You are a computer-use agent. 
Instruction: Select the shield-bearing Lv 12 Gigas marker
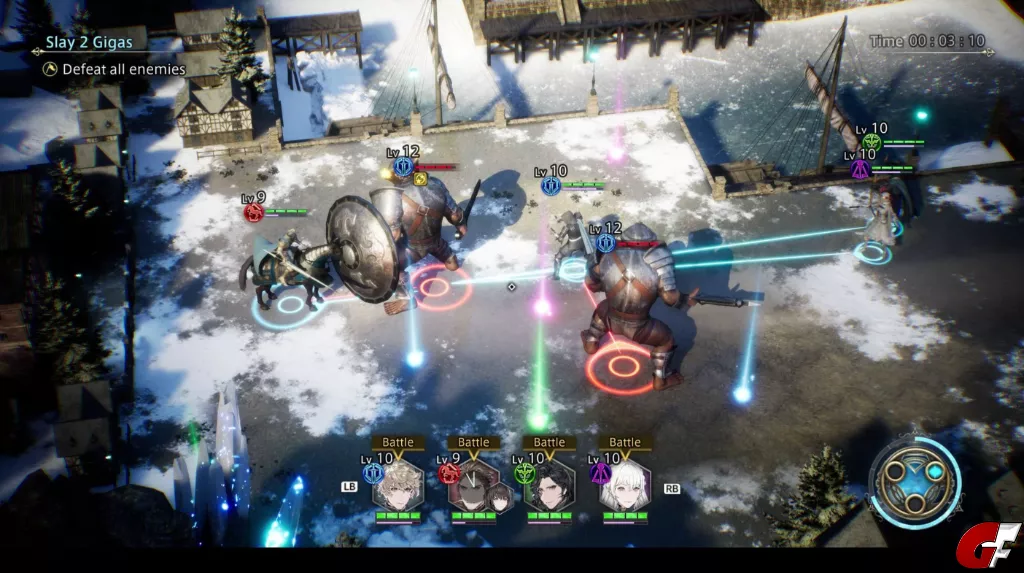(404, 166)
